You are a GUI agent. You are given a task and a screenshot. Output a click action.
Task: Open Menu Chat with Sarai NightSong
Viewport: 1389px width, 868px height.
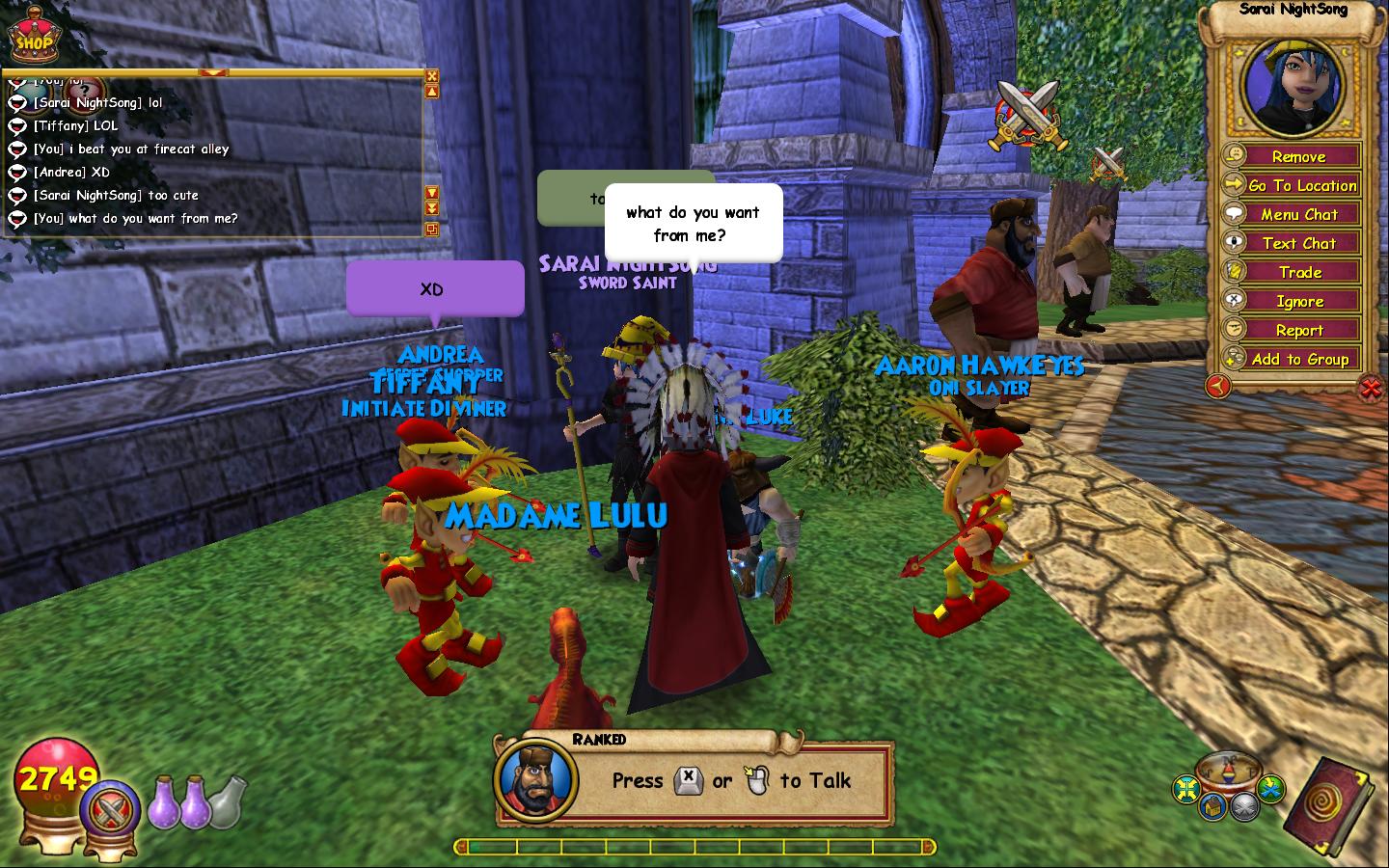[x=1298, y=214]
